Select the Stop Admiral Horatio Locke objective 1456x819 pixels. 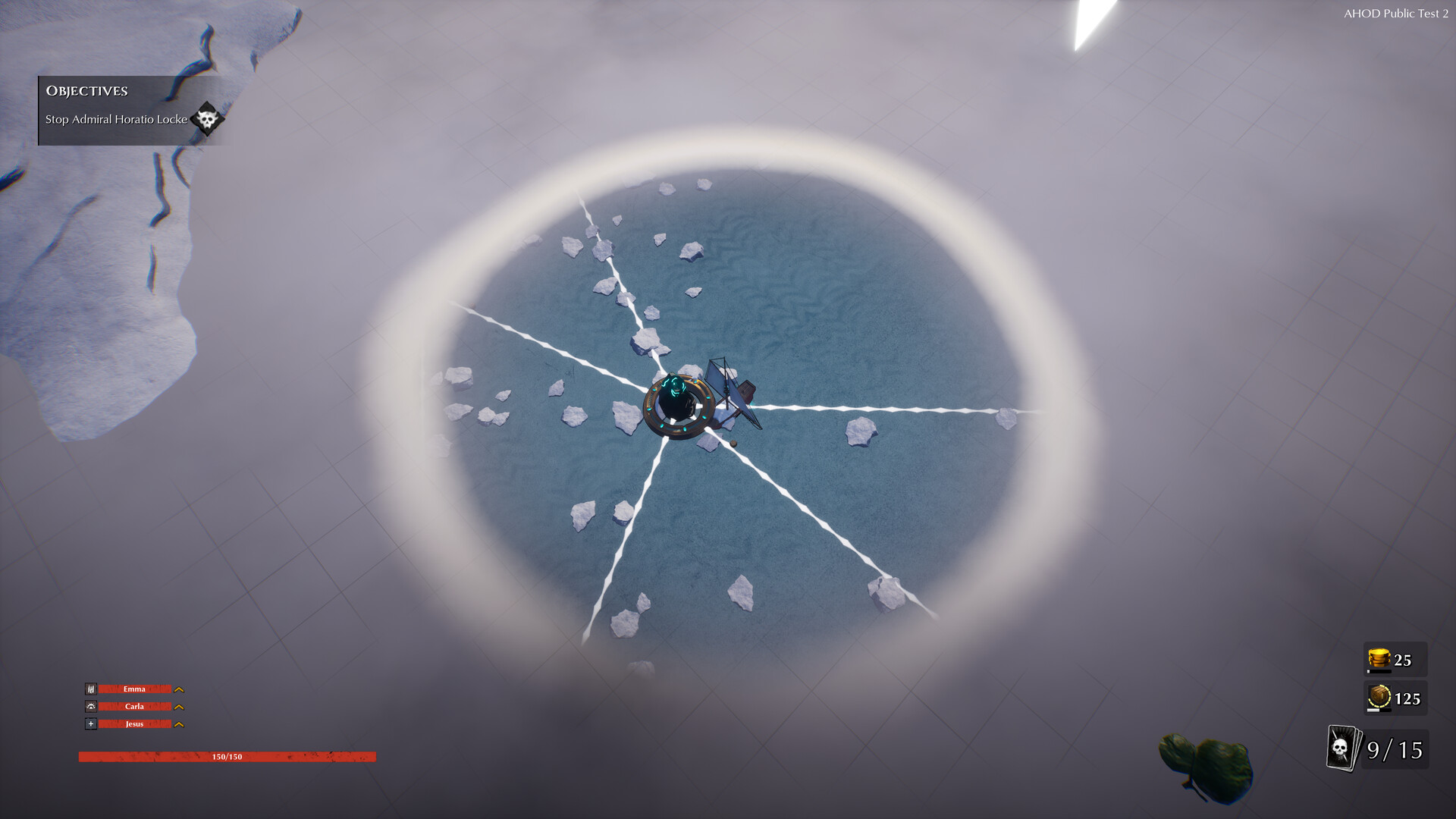[x=115, y=119]
